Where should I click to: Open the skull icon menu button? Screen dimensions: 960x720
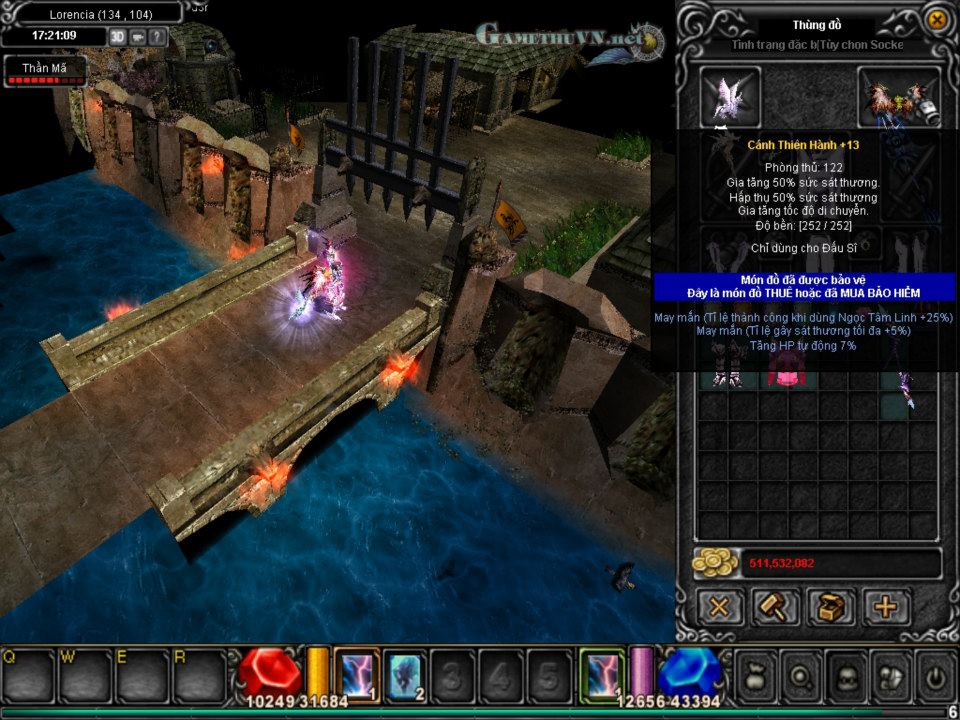(x=845, y=676)
